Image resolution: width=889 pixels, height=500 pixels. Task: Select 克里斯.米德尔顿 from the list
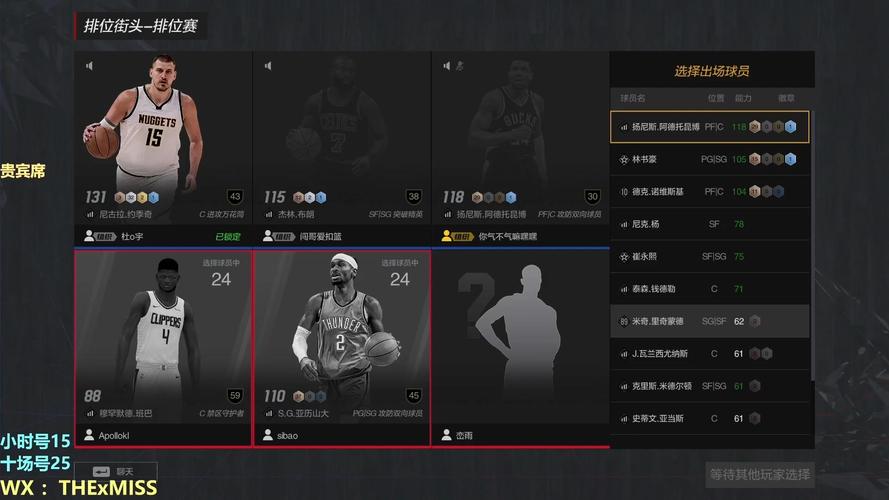pyautogui.click(x=709, y=385)
